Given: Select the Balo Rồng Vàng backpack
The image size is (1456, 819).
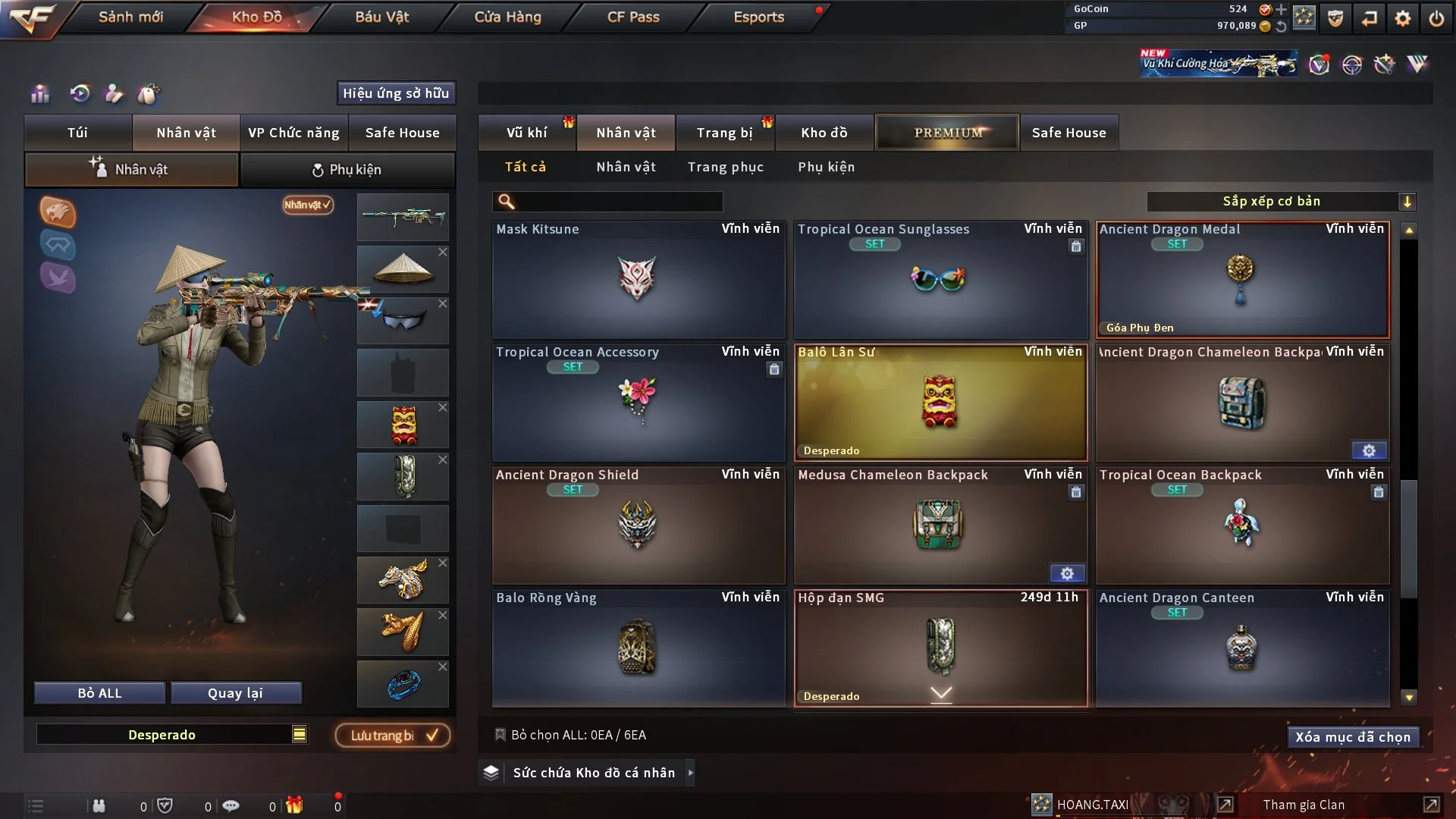Looking at the screenshot, I should pyautogui.click(x=638, y=648).
